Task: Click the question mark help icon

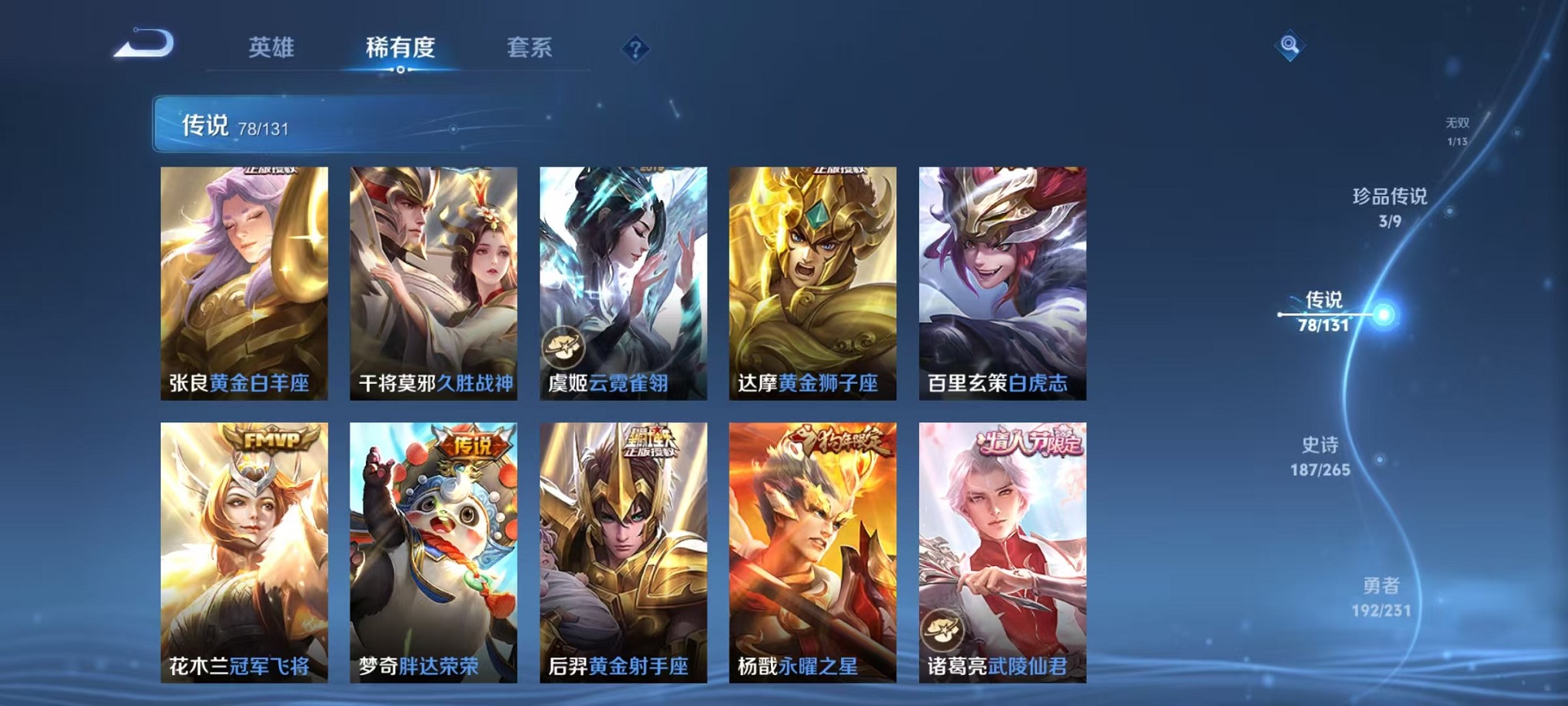Action: coord(635,50)
